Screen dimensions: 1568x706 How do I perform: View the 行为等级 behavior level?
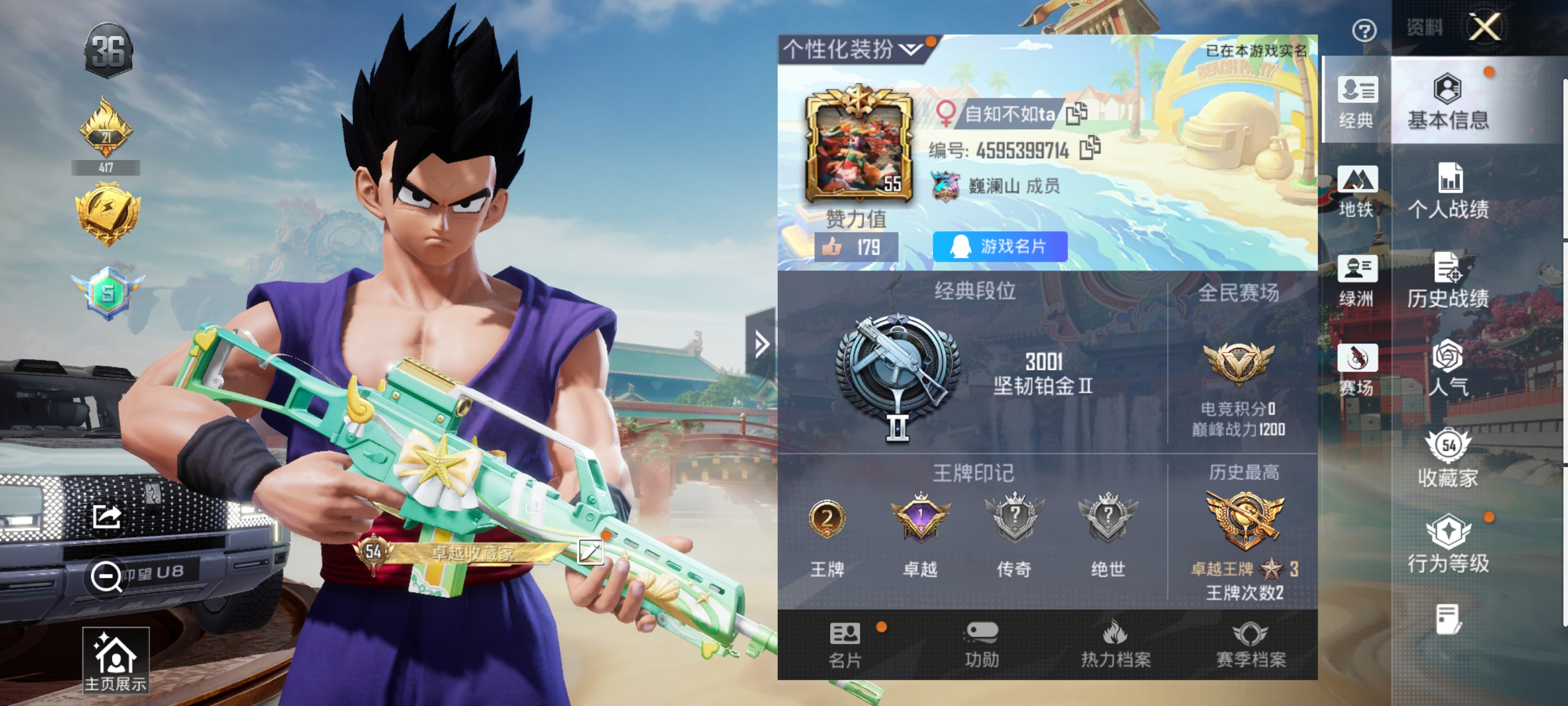1448,545
